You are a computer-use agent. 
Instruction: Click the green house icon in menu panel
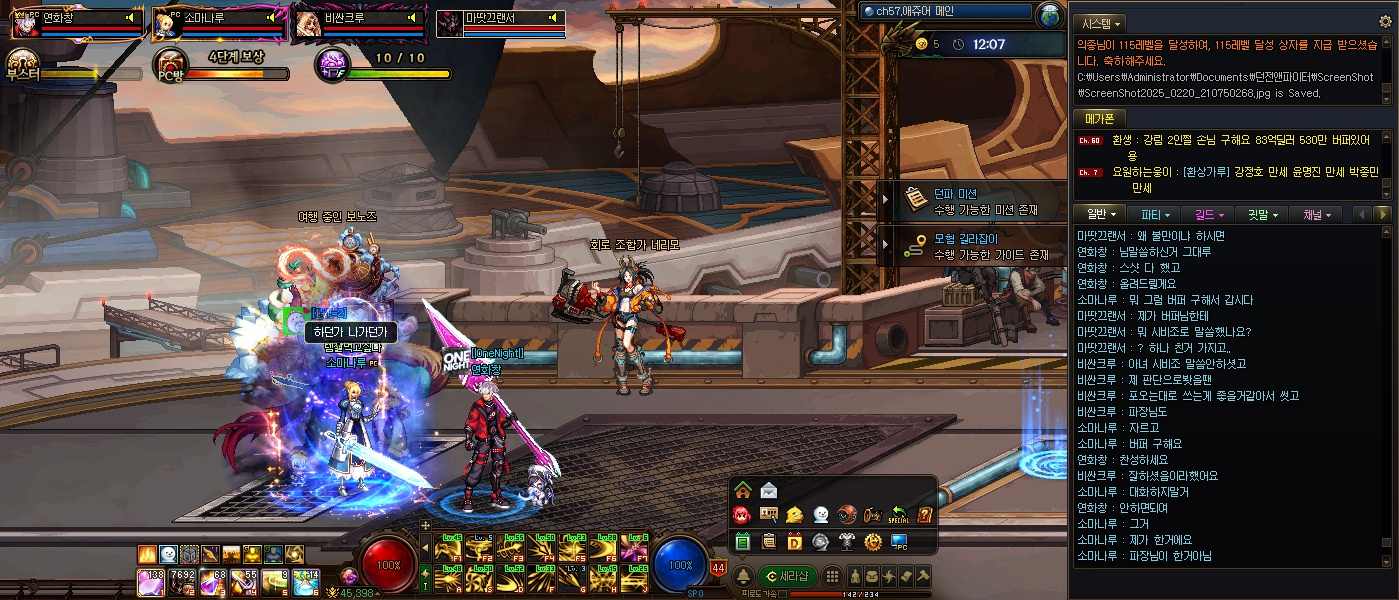tap(742, 490)
